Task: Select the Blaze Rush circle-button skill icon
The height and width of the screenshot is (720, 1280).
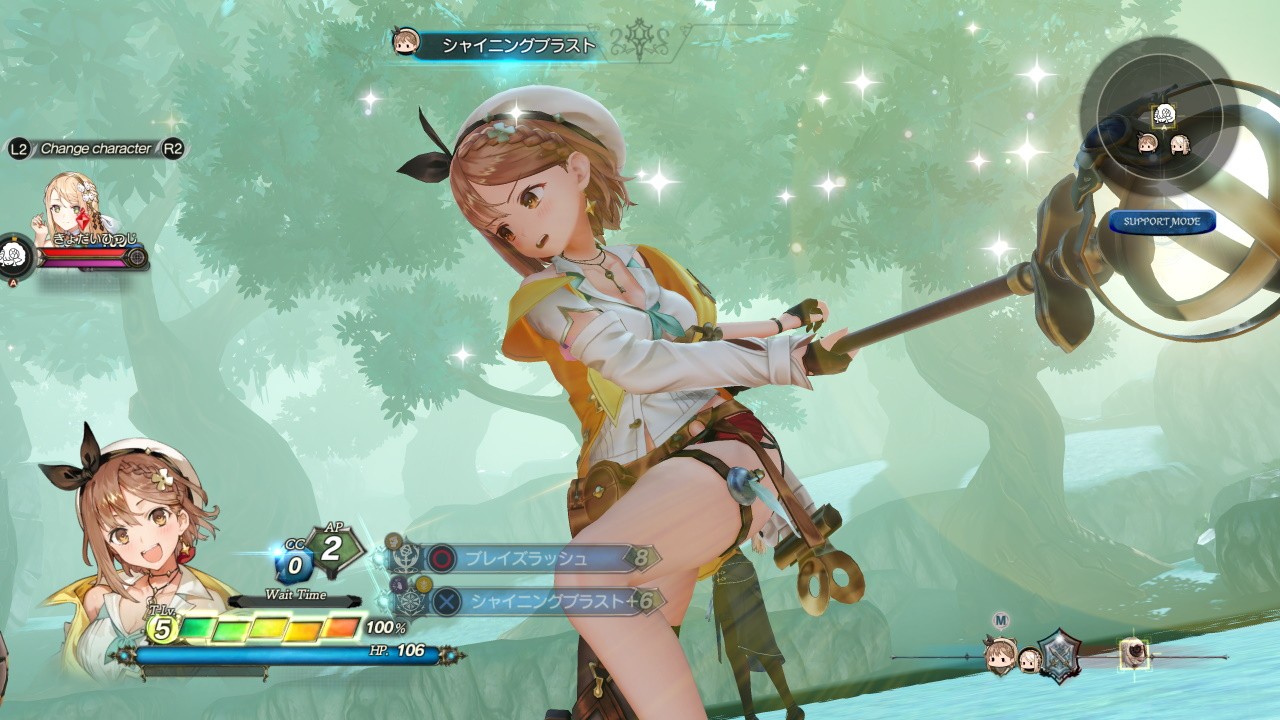Action: (440, 558)
